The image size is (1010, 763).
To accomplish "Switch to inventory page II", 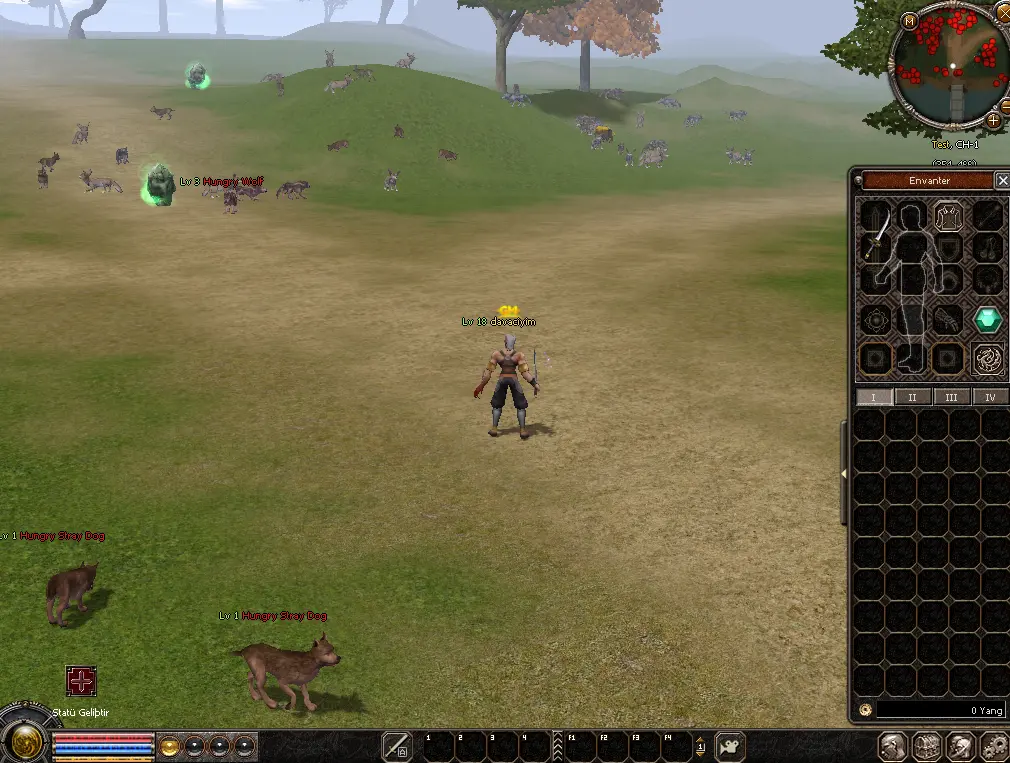I will click(912, 397).
